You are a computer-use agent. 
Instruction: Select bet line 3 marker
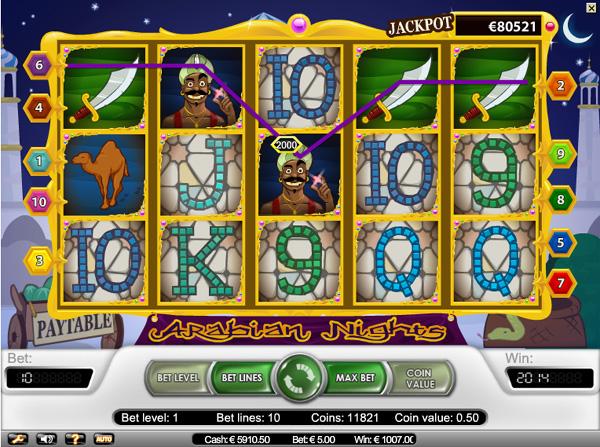(x=40, y=262)
